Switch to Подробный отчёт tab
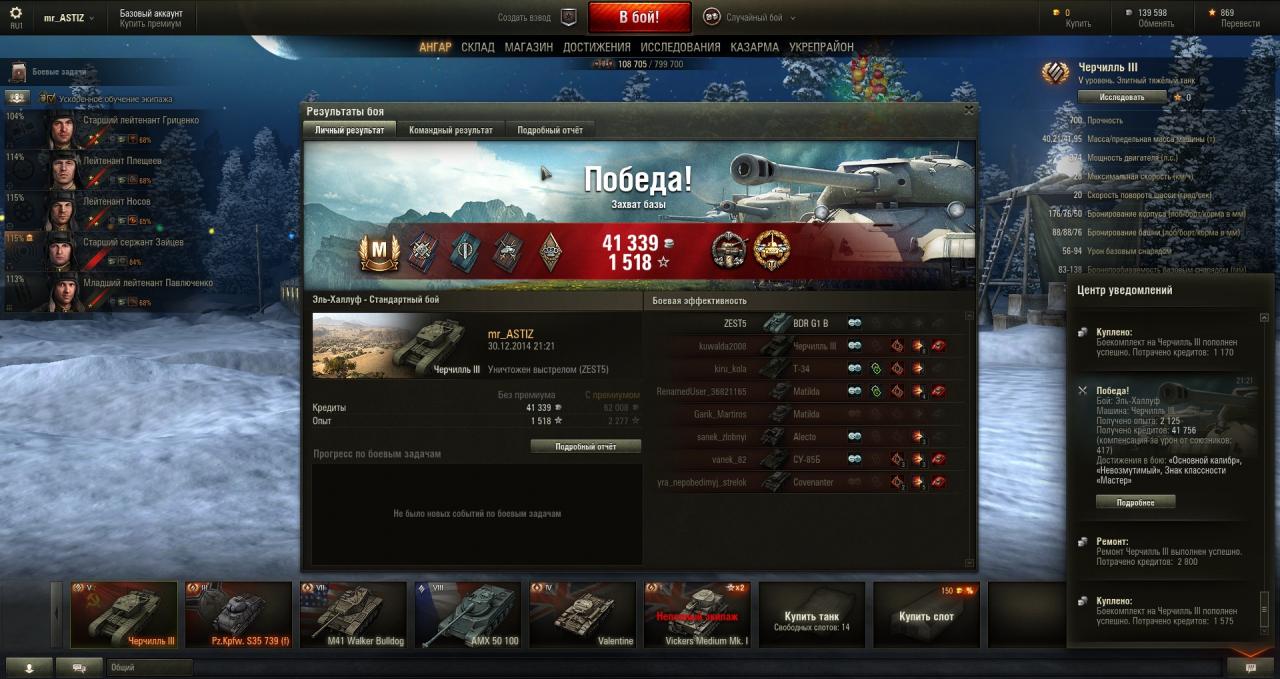 (550, 130)
